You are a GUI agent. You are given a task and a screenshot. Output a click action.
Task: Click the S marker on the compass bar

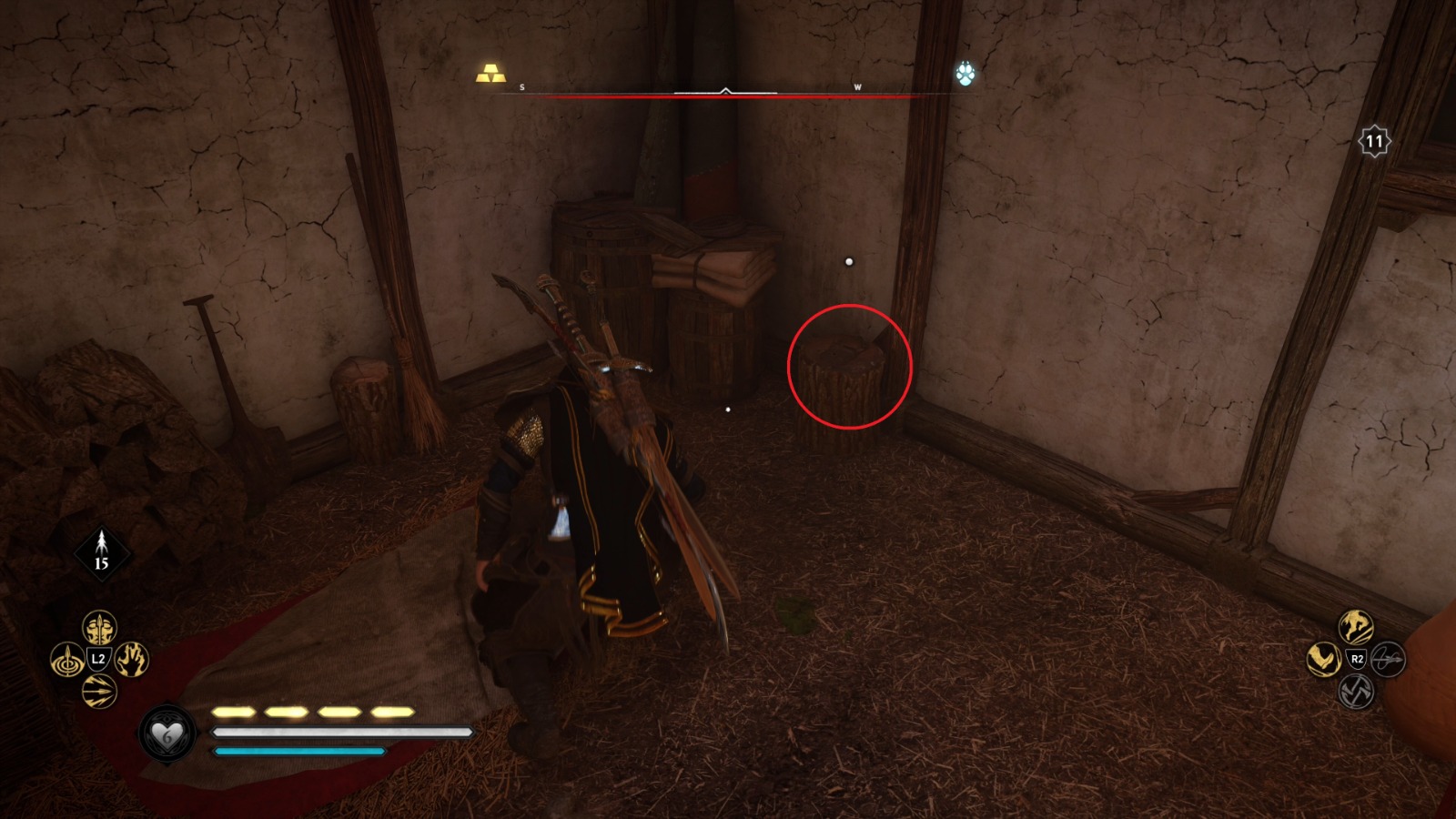(x=521, y=86)
